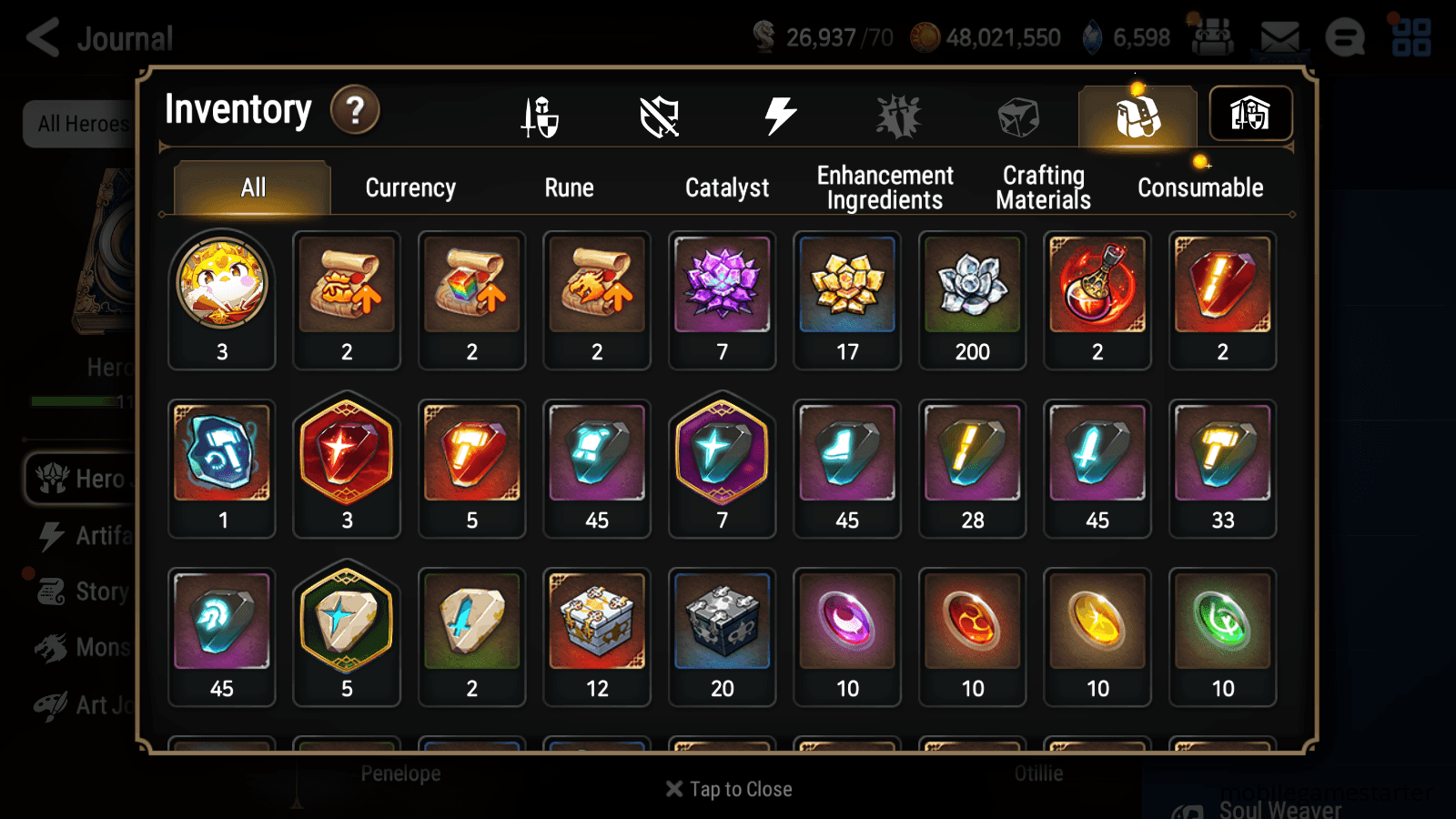Viewport: 1456px width, 819px height.
Task: Select the Exclusive Equipment crossed-shield icon
Action: pyautogui.click(x=659, y=115)
